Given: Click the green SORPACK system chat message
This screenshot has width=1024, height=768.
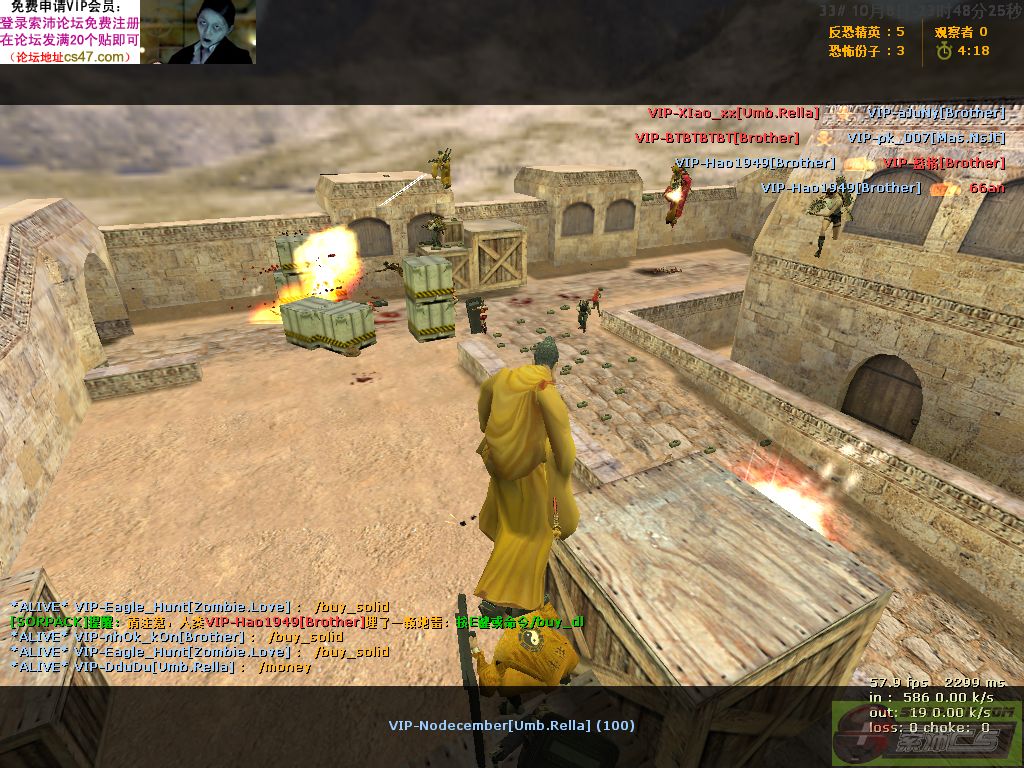Looking at the screenshot, I should (296, 621).
